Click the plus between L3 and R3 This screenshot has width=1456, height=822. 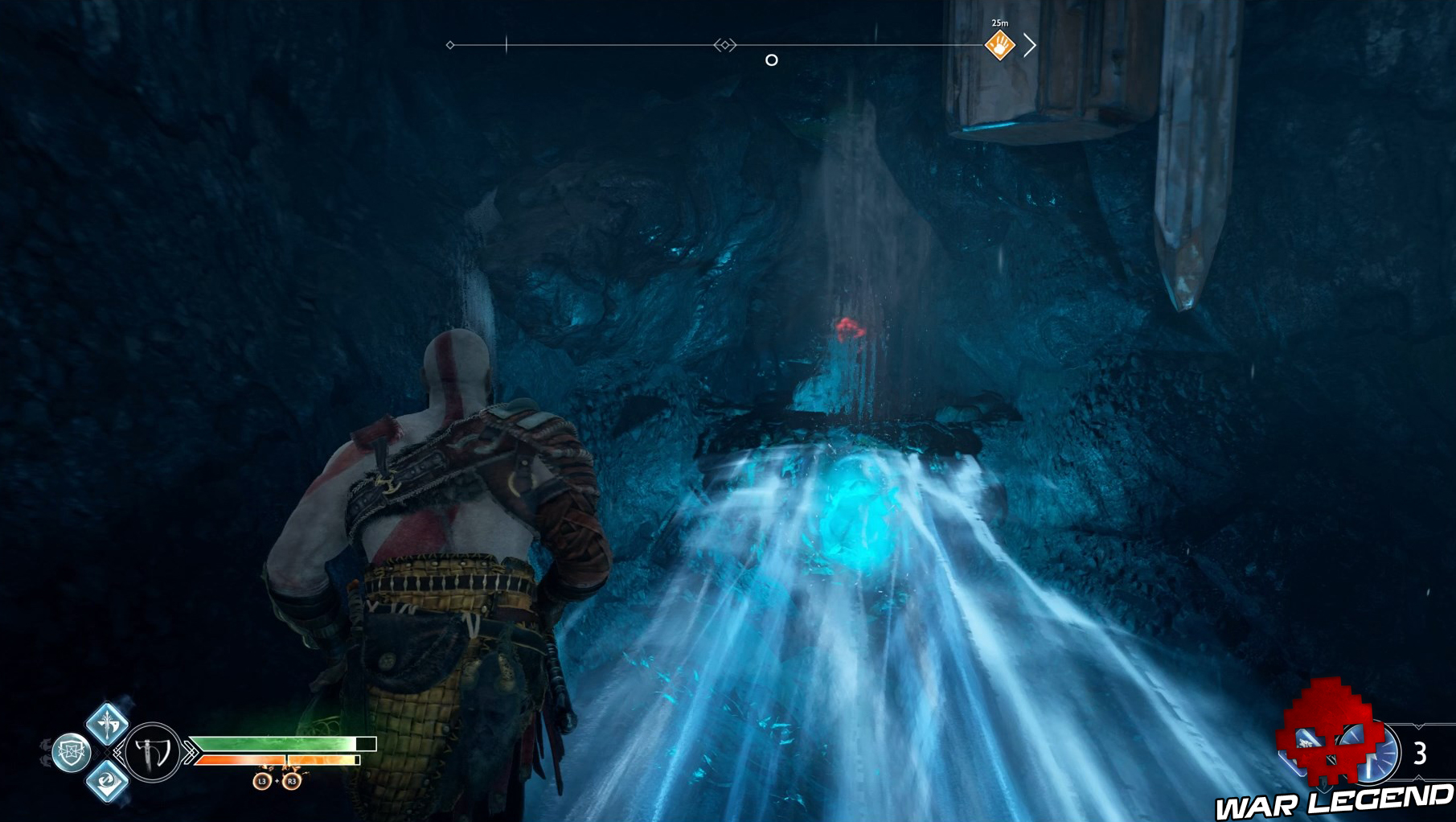[x=276, y=782]
